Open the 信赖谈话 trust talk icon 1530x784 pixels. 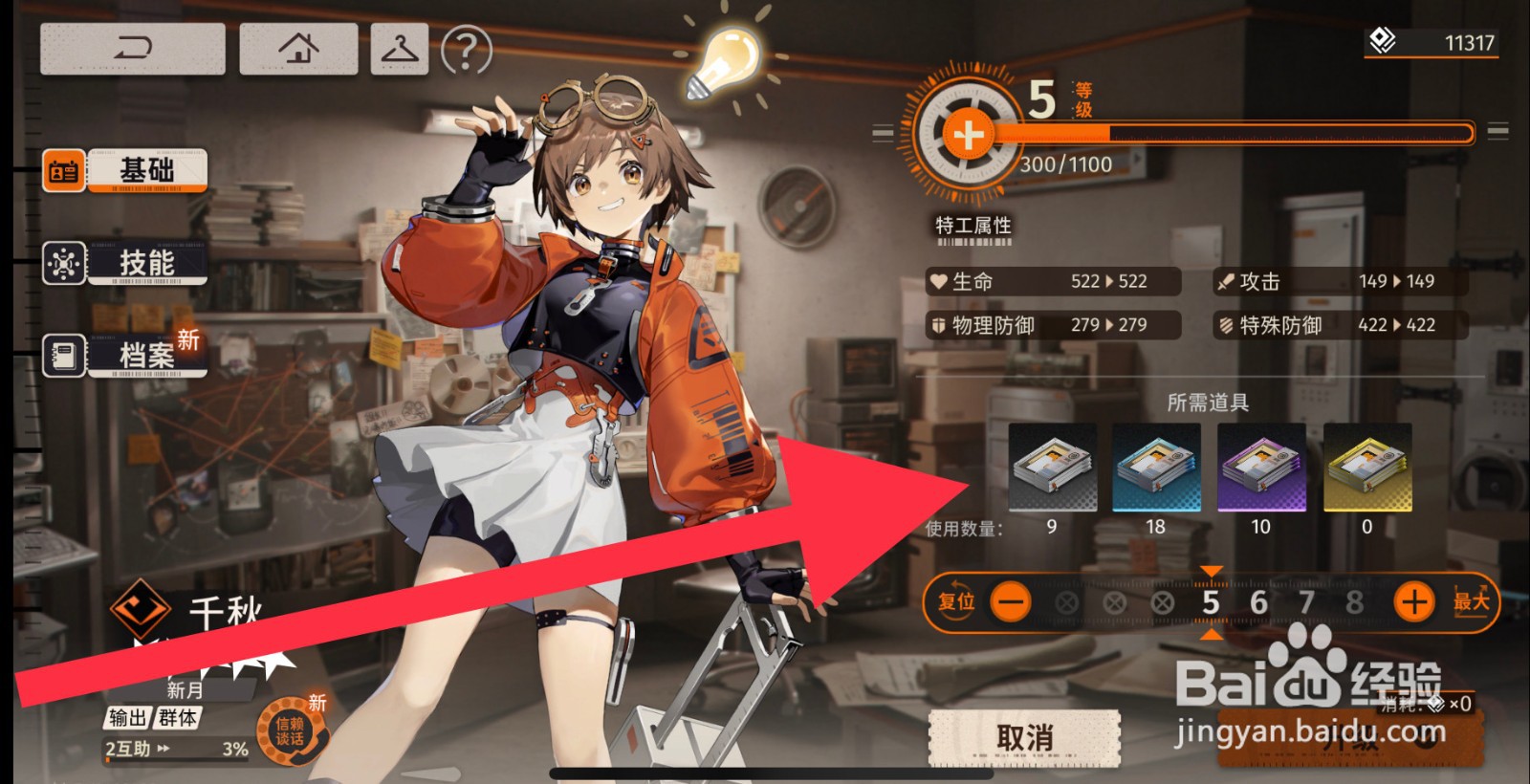[x=290, y=732]
